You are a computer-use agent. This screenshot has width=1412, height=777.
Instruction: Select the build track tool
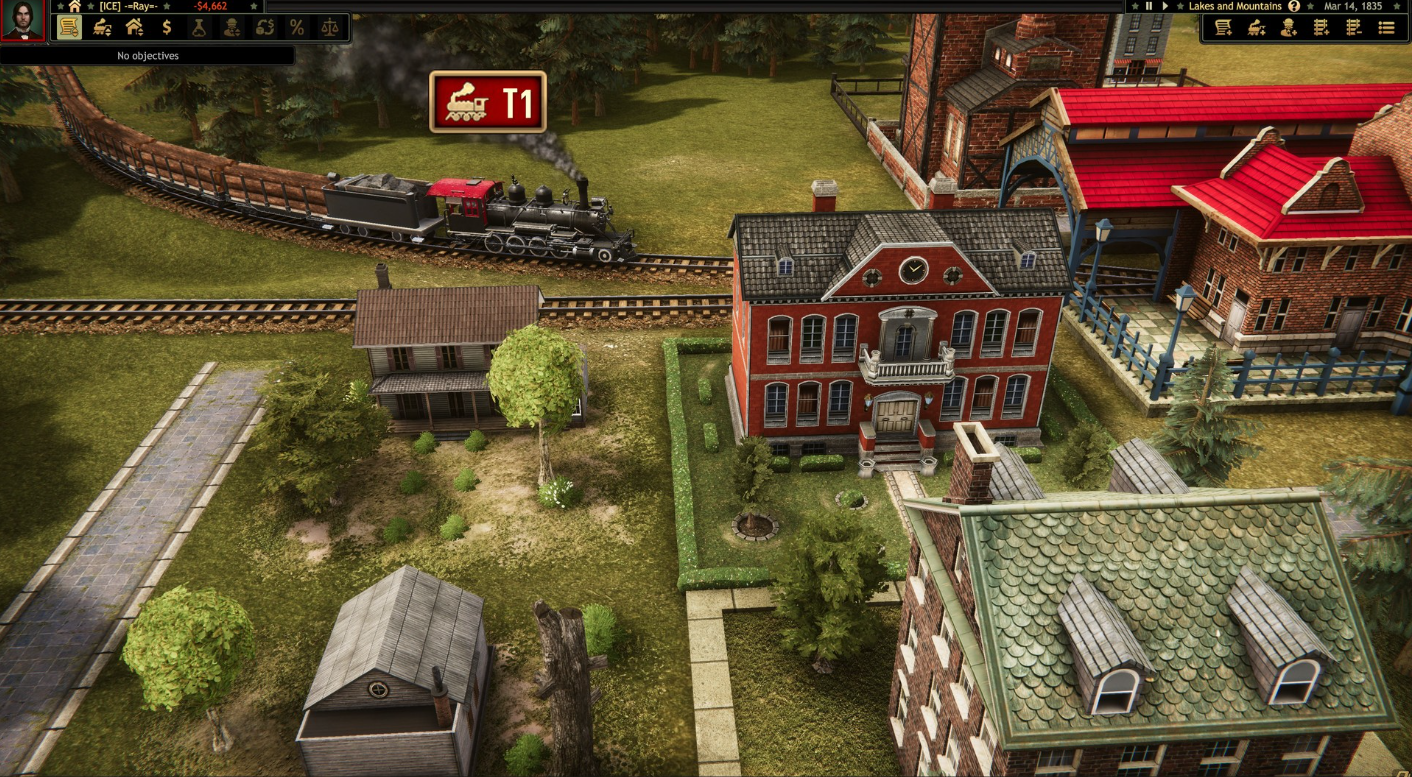point(1321,28)
